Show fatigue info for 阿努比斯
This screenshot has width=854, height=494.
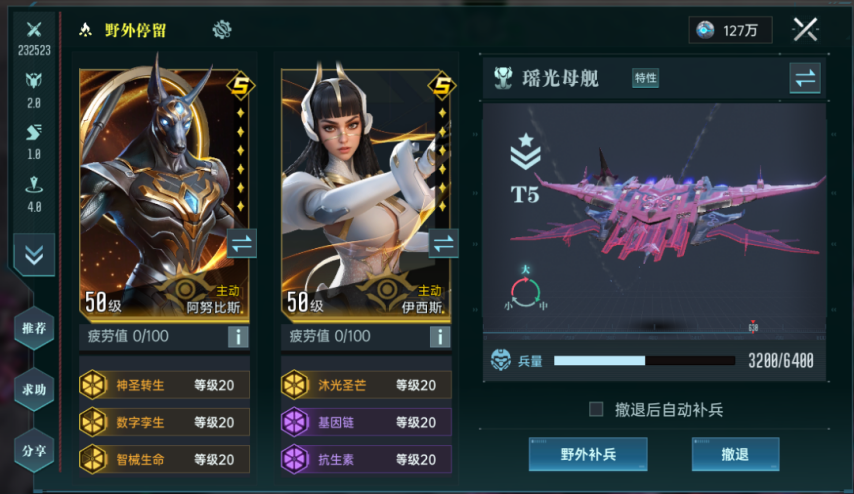tap(238, 336)
